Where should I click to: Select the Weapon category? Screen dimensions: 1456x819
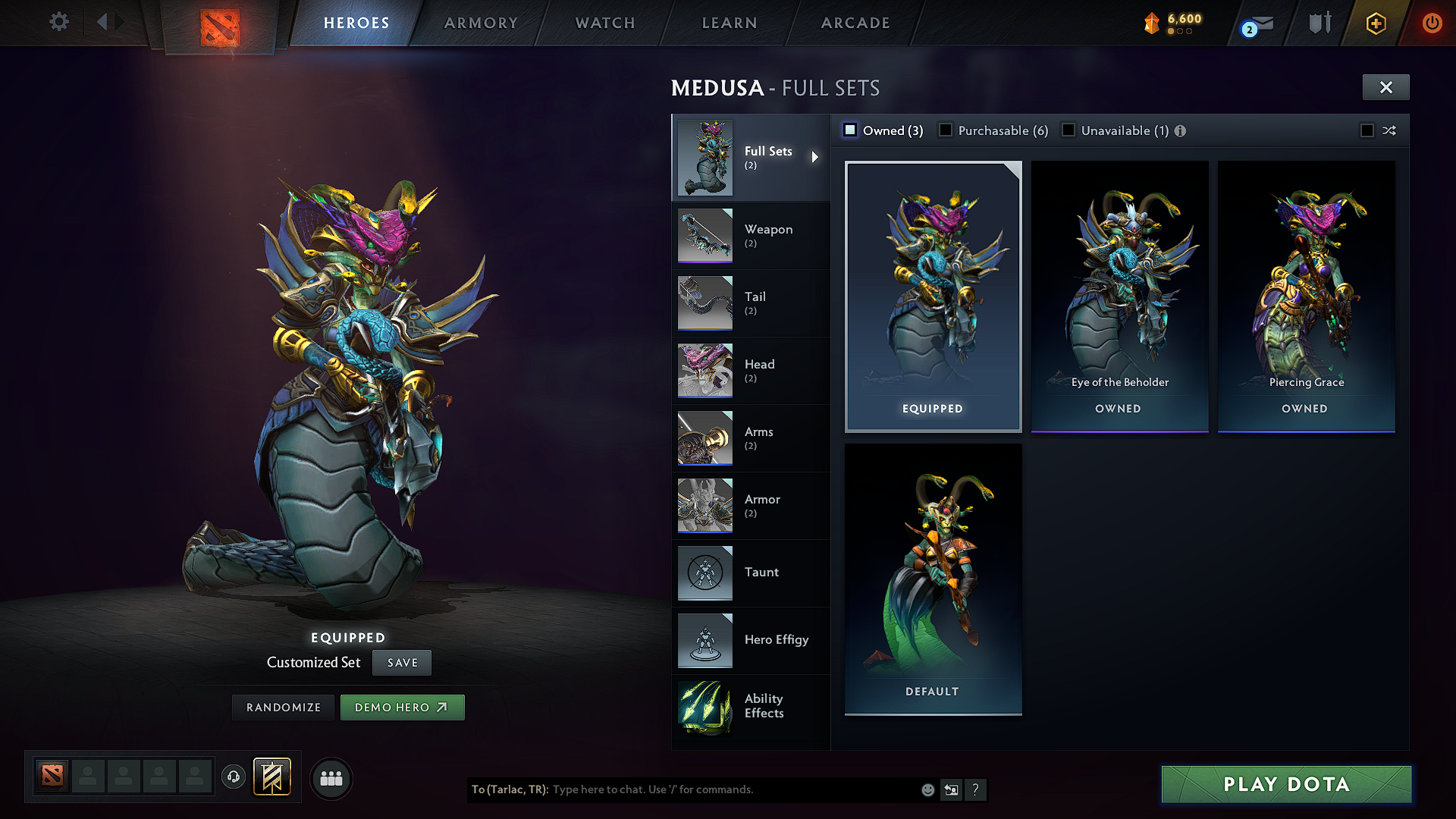[750, 236]
